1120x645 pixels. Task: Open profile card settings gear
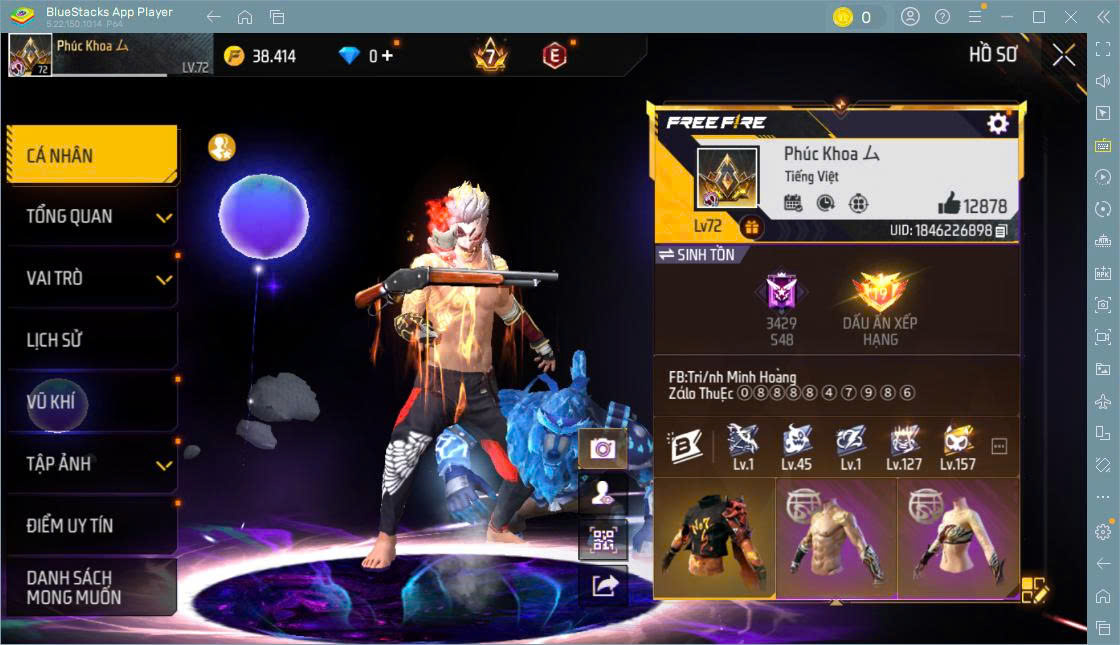pos(997,123)
